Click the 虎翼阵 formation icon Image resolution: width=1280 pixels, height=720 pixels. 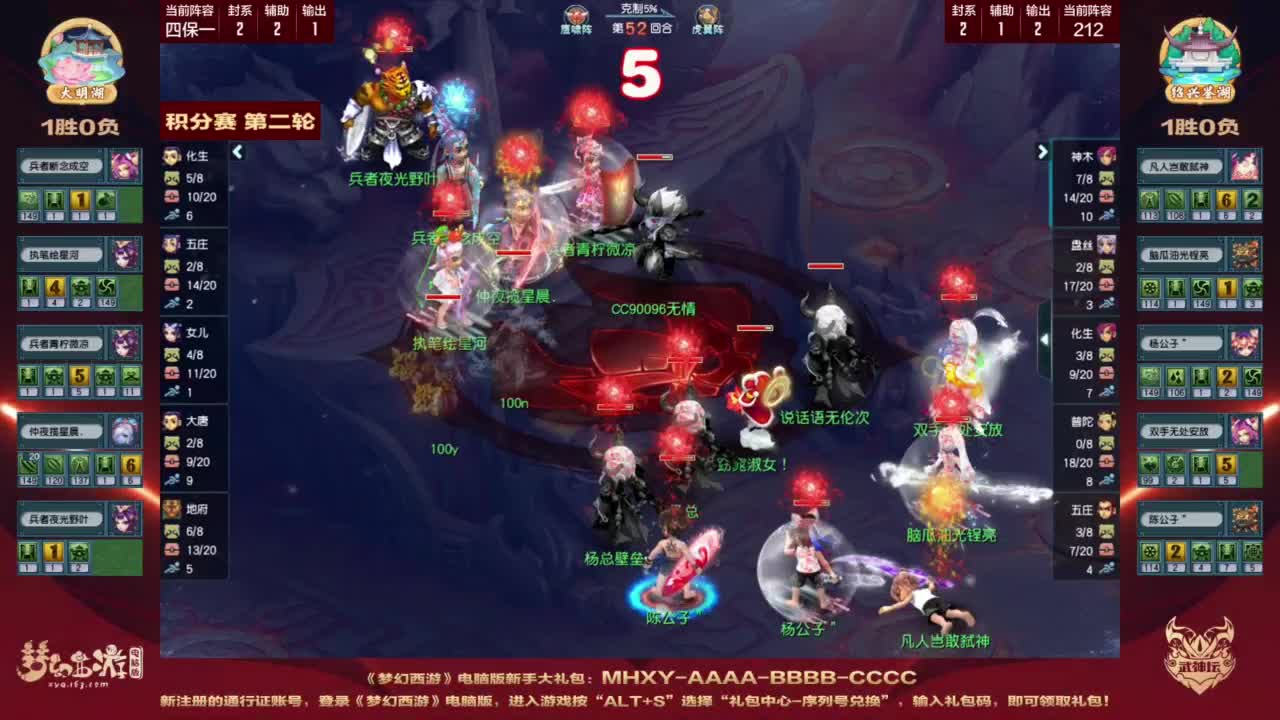click(706, 16)
